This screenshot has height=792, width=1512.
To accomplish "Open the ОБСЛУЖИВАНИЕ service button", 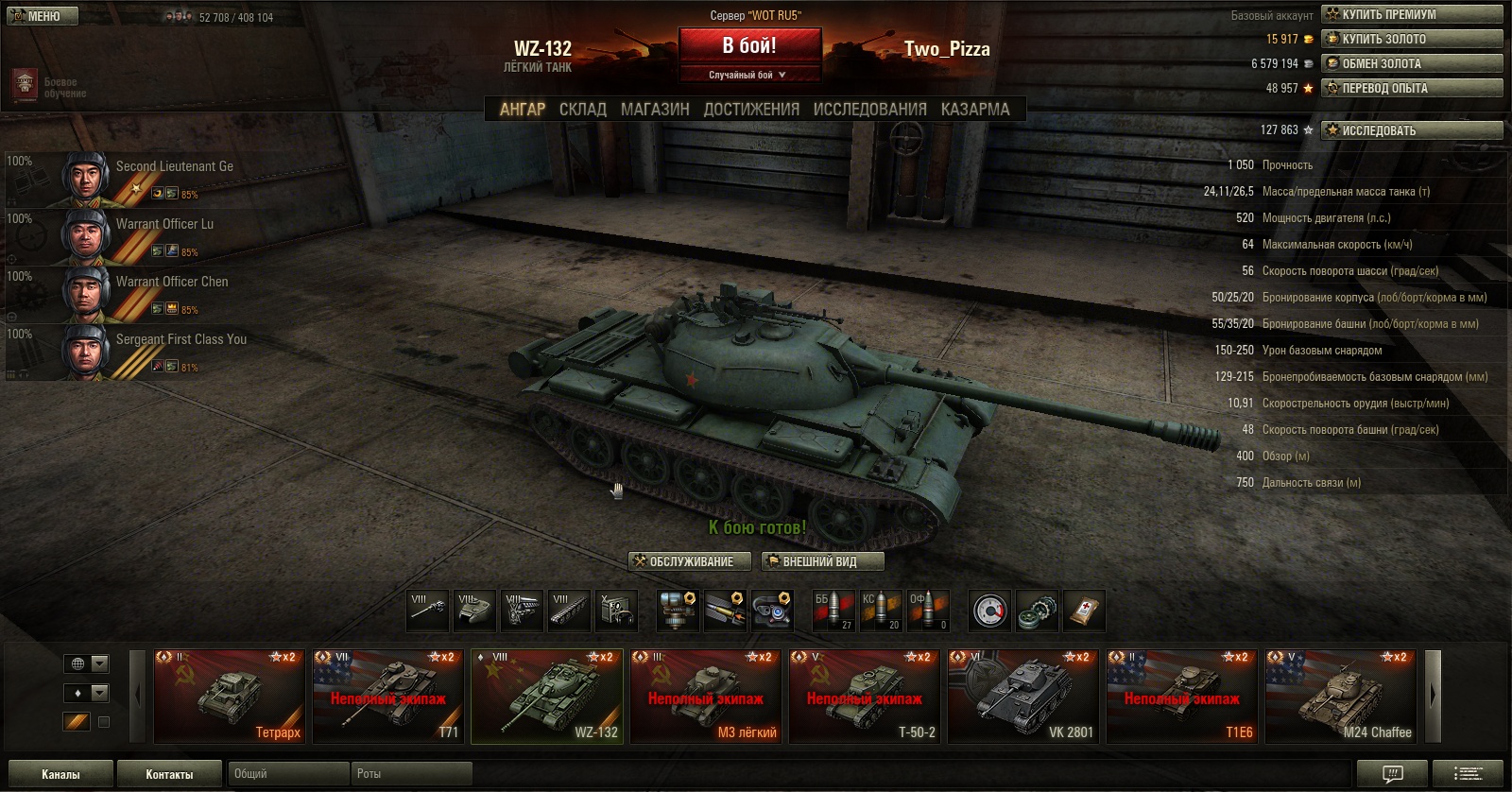I will point(690,561).
